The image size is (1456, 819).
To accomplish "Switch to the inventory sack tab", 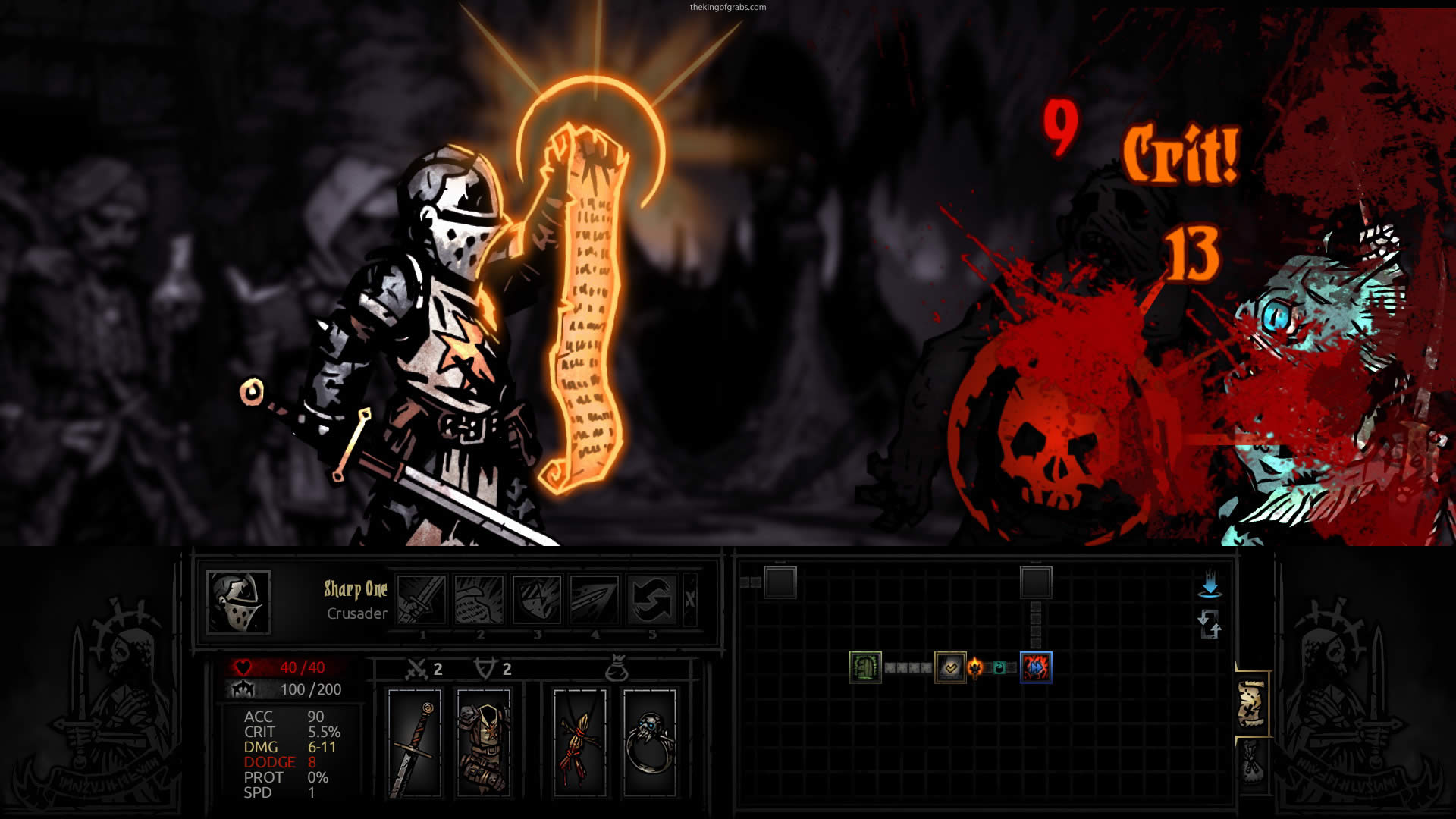I will pyautogui.click(x=1251, y=761).
